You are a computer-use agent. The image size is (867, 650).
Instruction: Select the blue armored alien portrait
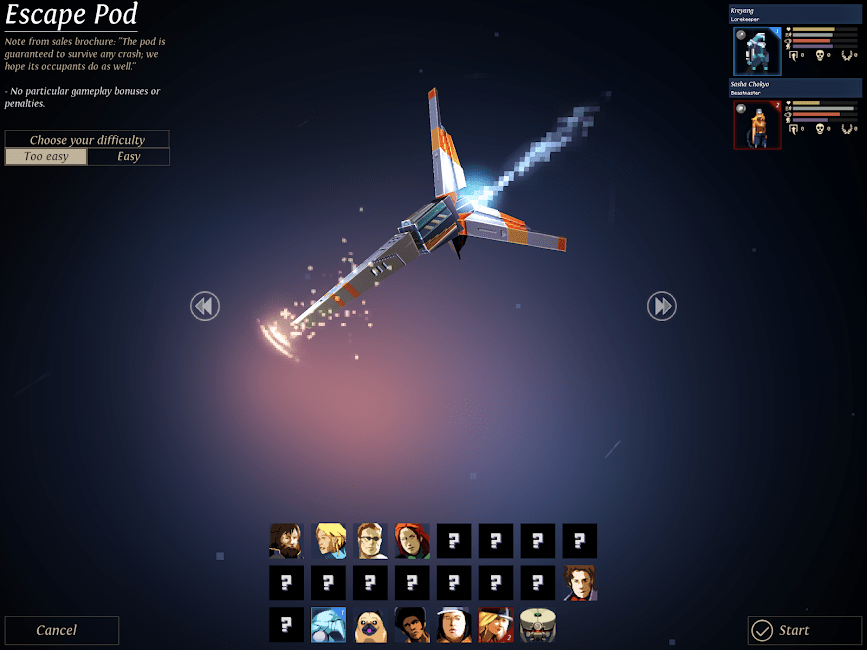(328, 625)
